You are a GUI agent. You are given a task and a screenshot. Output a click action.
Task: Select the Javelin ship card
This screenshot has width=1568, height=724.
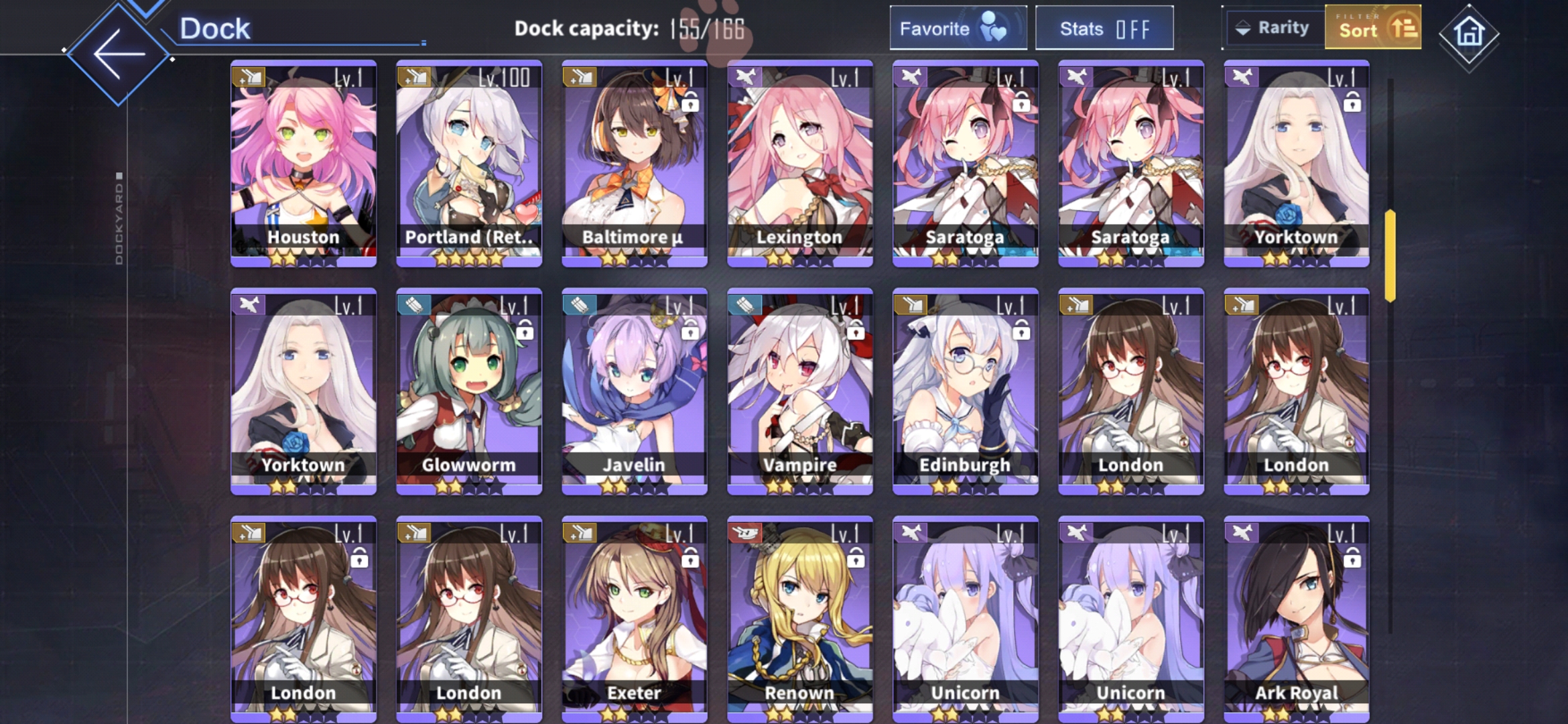pos(635,391)
